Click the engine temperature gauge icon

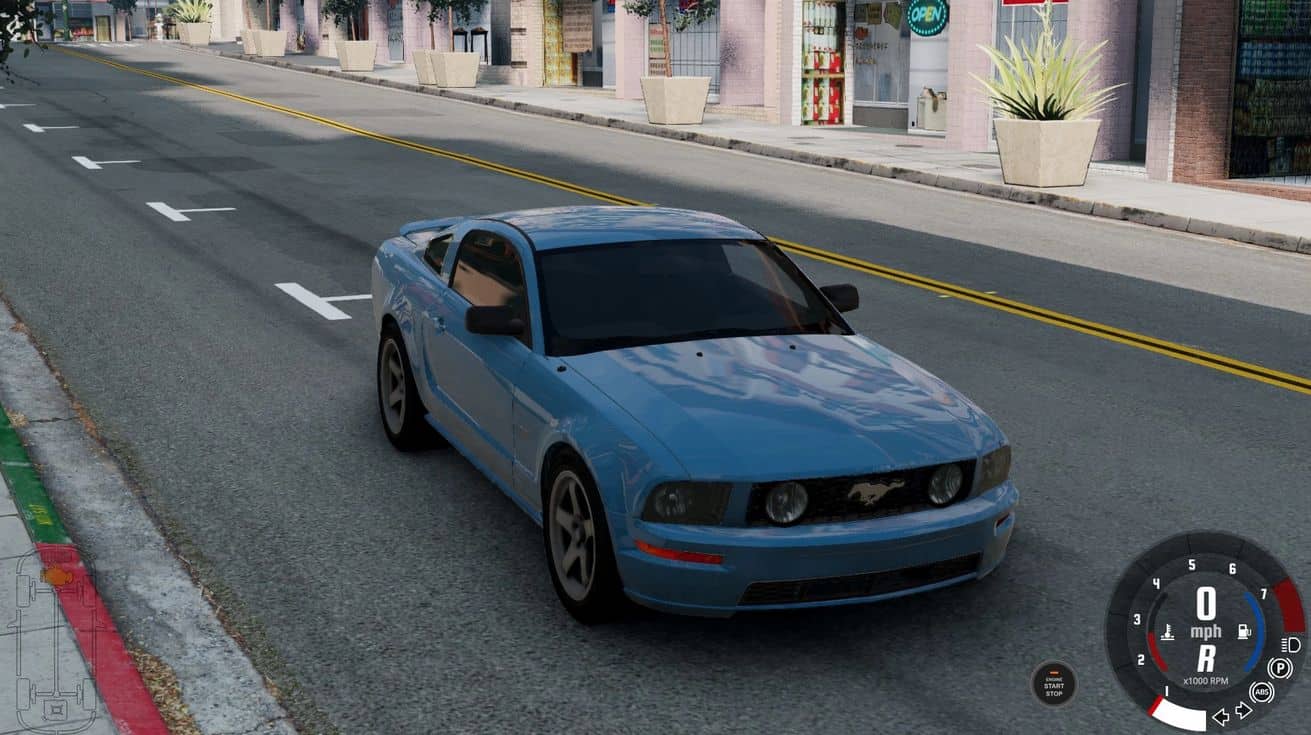tap(1167, 633)
